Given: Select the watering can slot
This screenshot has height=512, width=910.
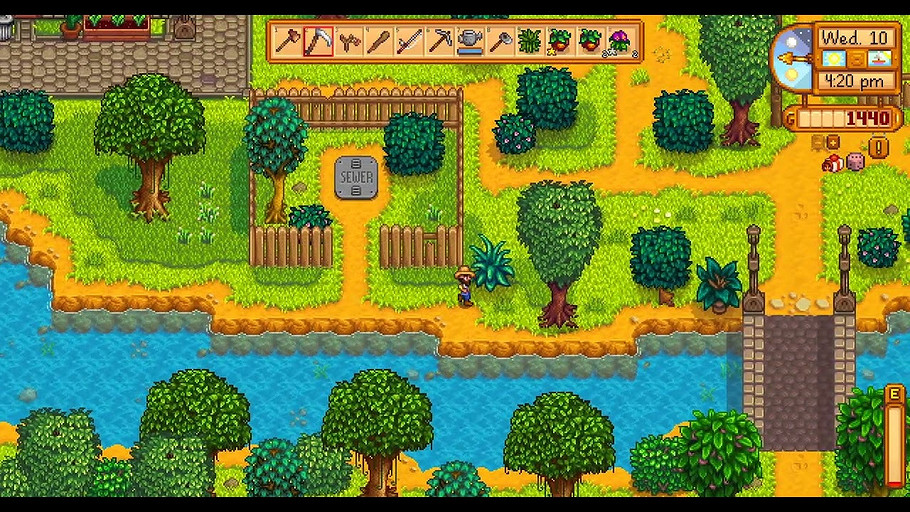Looking at the screenshot, I should click(x=469, y=42).
